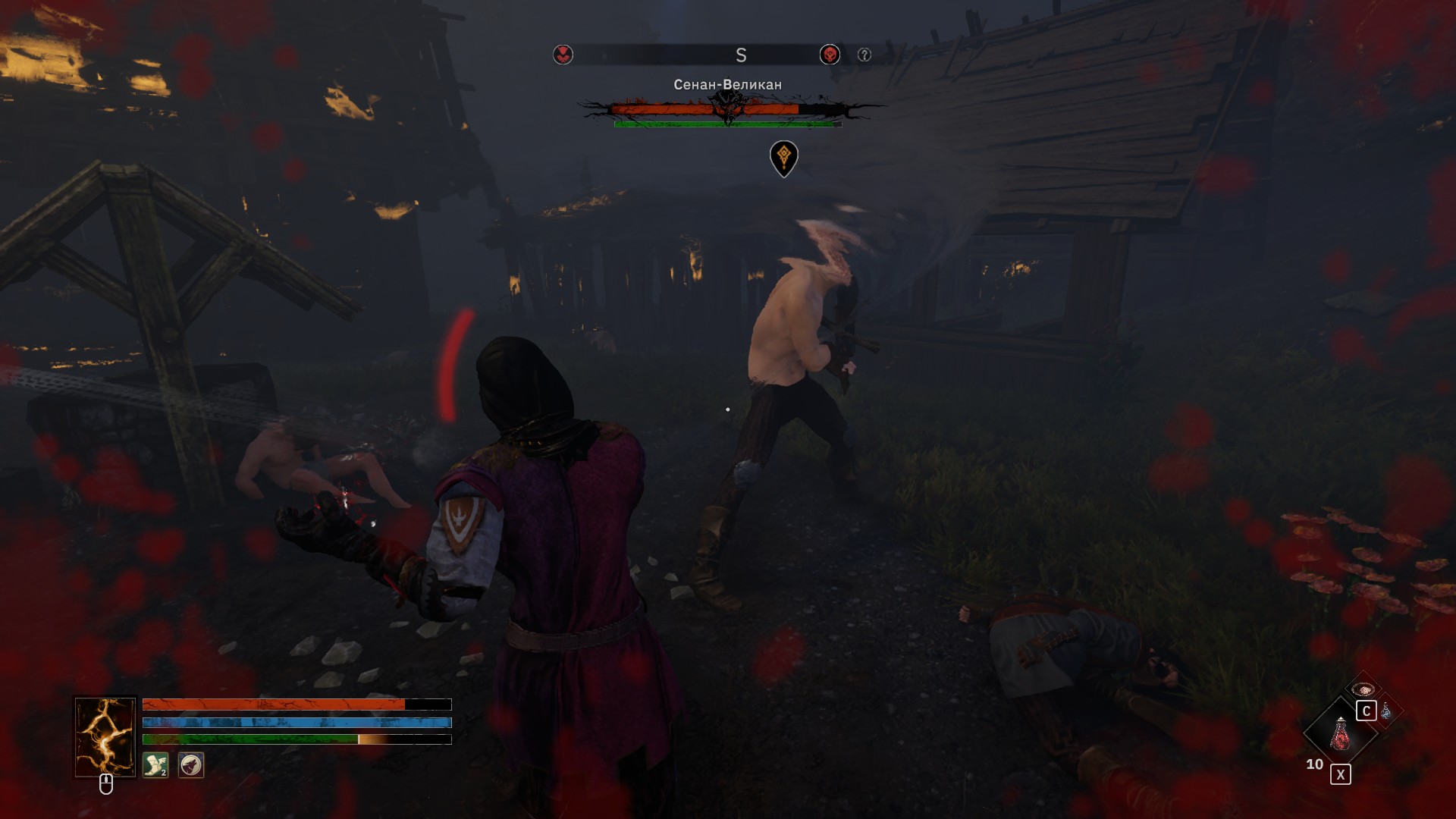Click the orange quest objective marker
Image resolution: width=1456 pixels, height=819 pixels.
point(783,157)
